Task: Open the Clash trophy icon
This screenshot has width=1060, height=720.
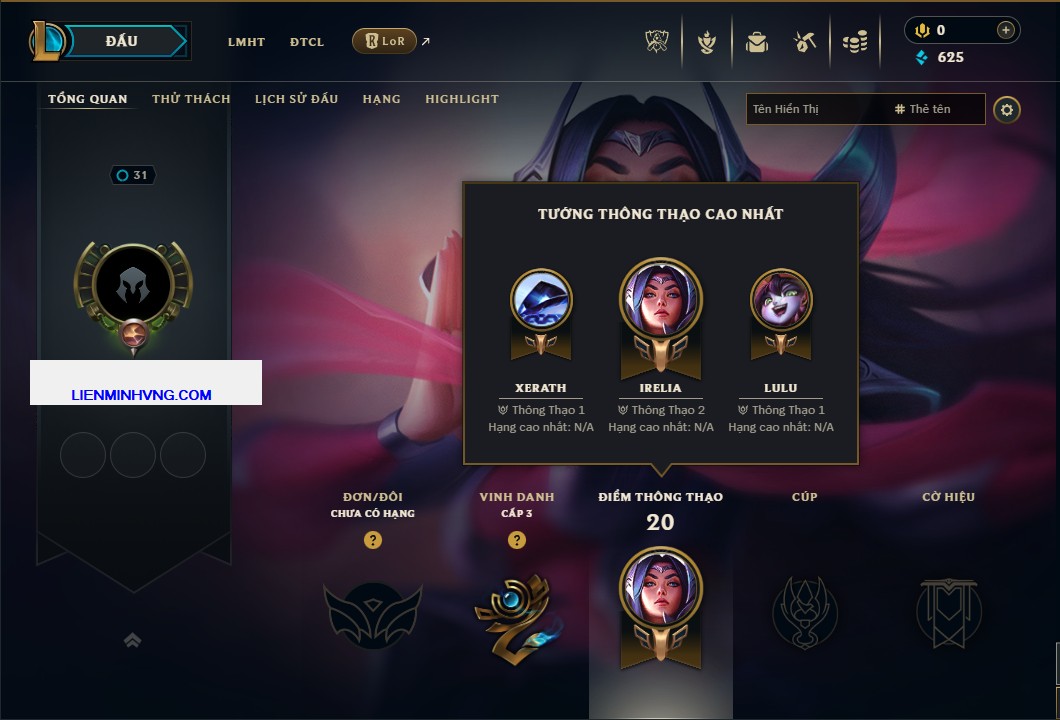Action: point(657,42)
